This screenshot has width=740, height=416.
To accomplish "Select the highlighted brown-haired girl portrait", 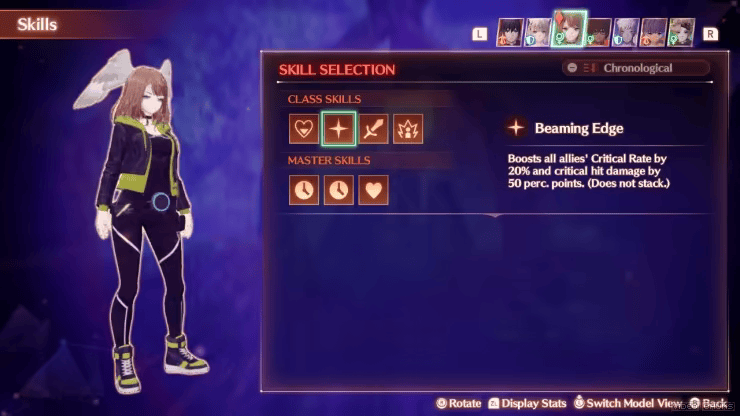I will click(x=569, y=31).
